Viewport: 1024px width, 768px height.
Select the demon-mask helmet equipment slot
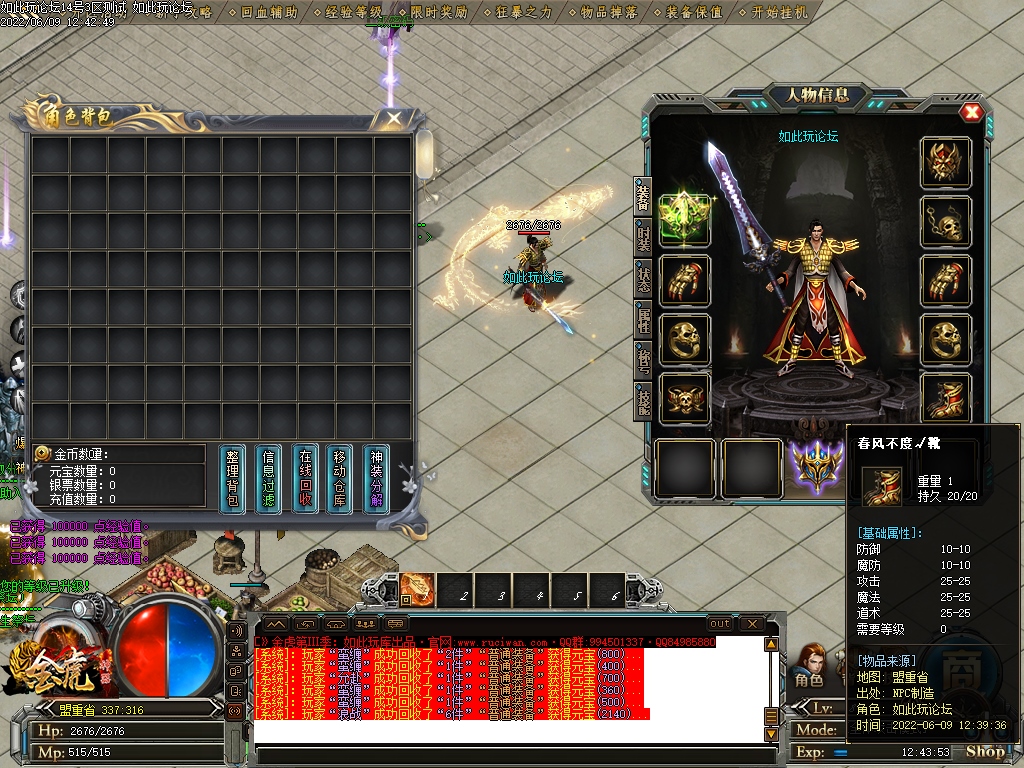coord(945,162)
